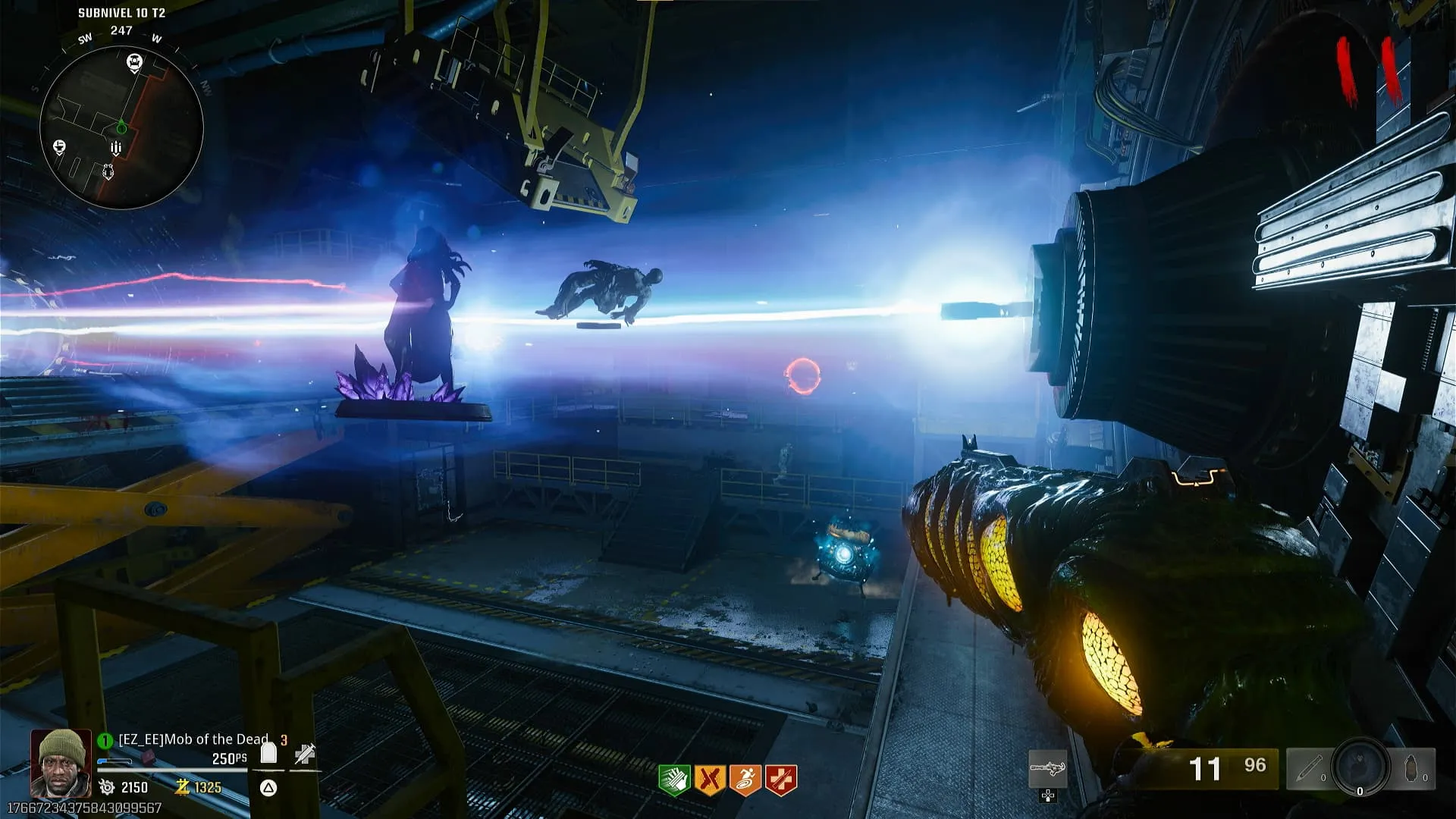This screenshot has width=1456, height=819.
Task: Select the ammo crate marker on minimap
Action: (116, 148)
